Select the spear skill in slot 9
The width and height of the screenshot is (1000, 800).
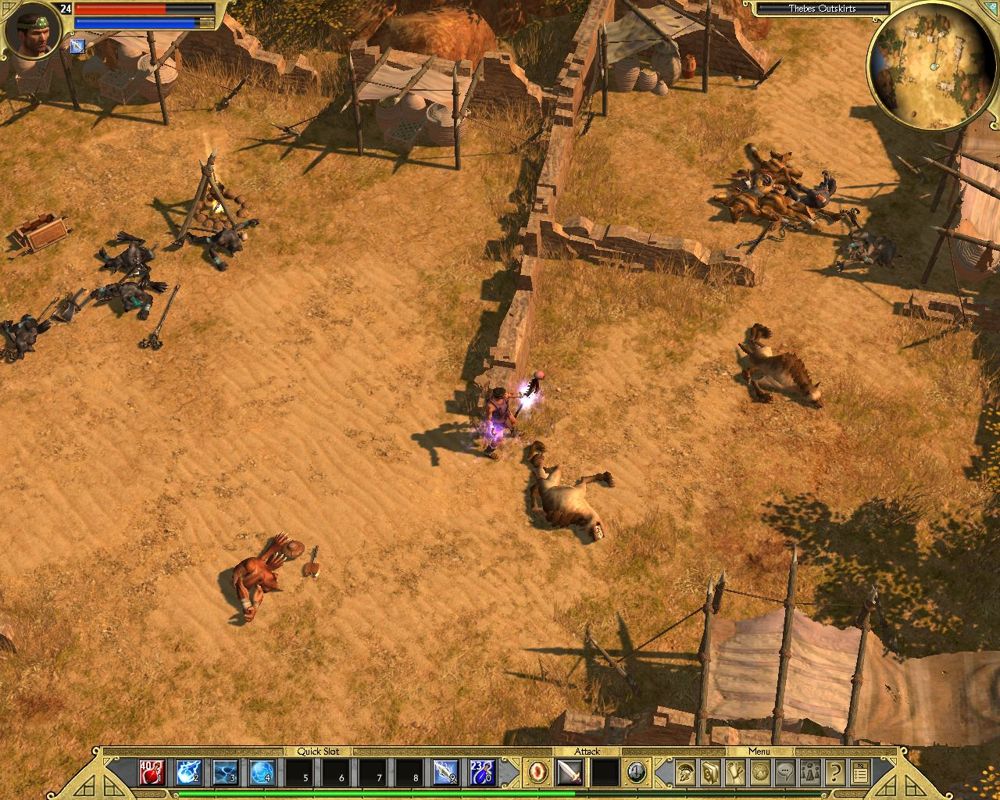(x=446, y=772)
